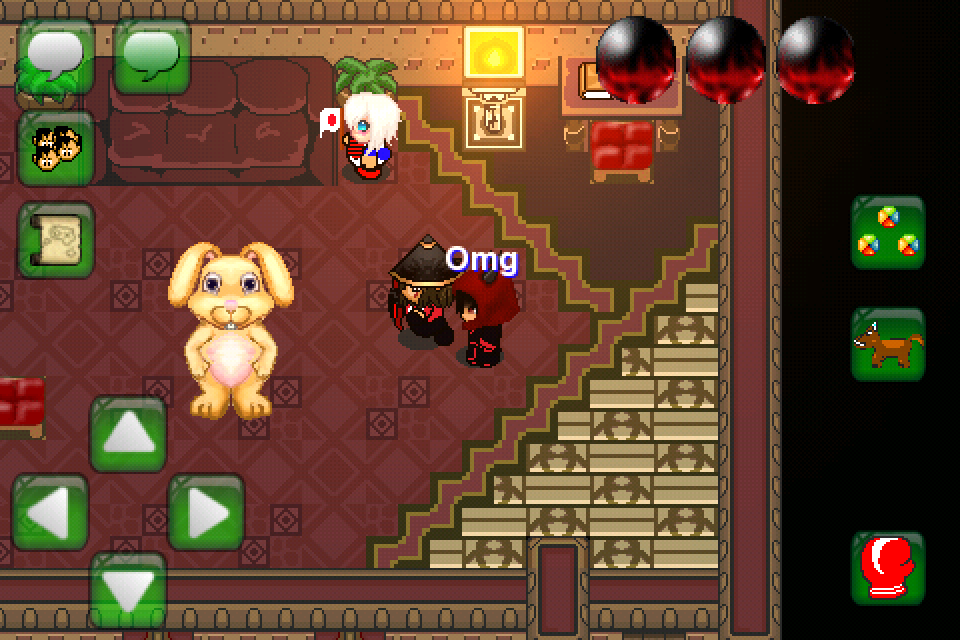Select the brown horse mount button
The width and height of the screenshot is (960, 640).
888,344
